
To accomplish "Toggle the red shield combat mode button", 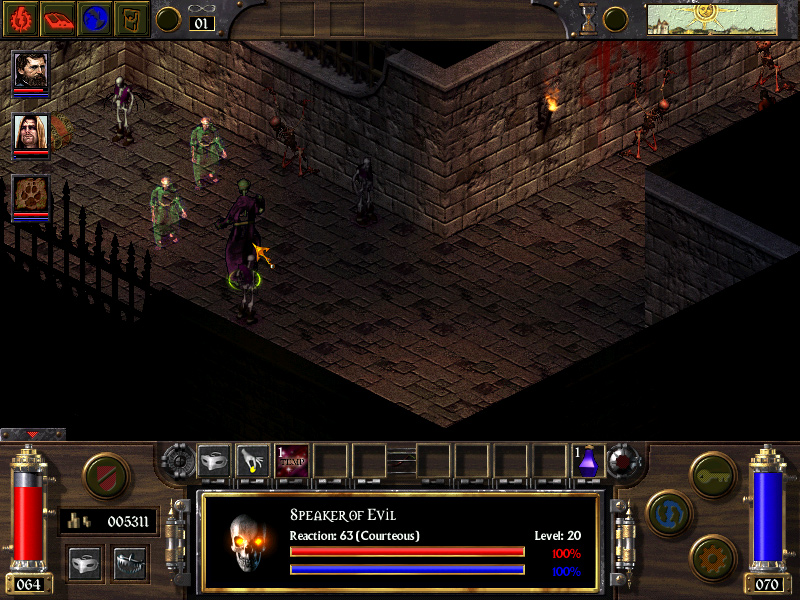I will click(x=104, y=476).
